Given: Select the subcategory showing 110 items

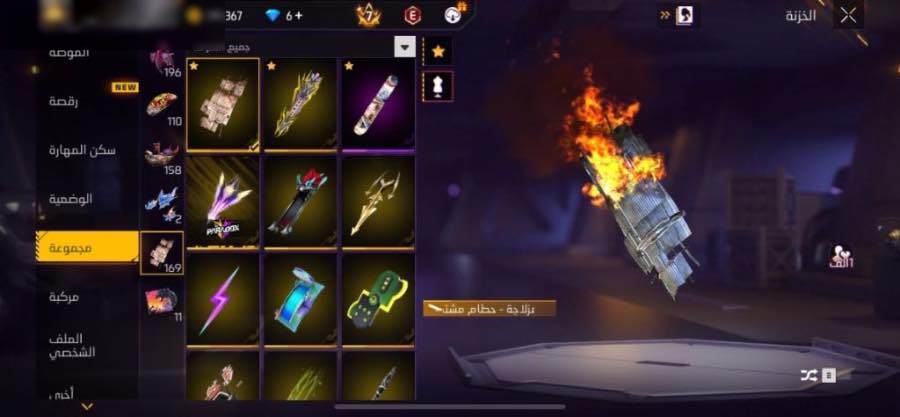Looking at the screenshot, I should click(162, 107).
